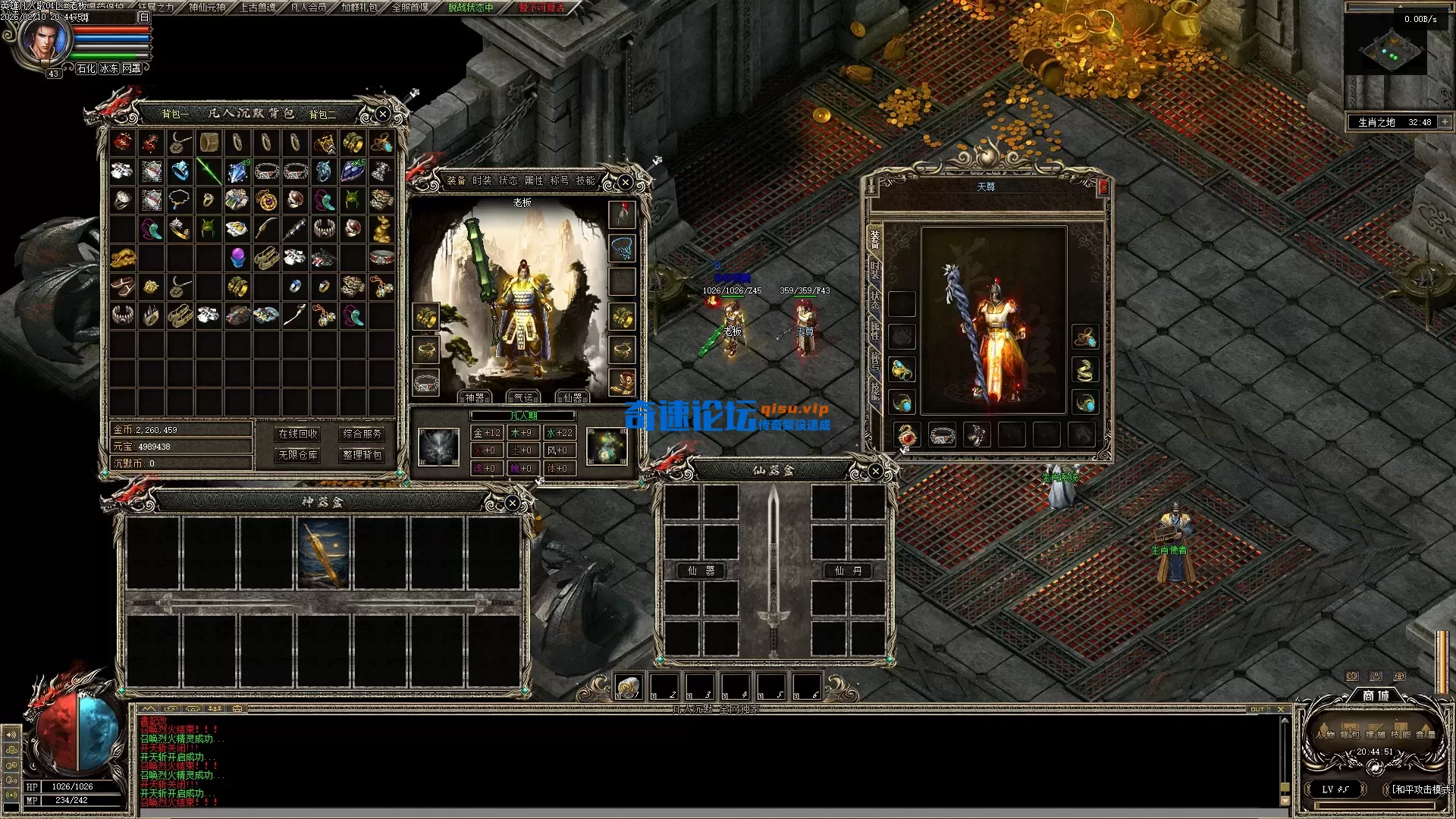Open the 上古兽魂 menu entry
This screenshot has height=819, width=1456.
pyautogui.click(x=258, y=8)
